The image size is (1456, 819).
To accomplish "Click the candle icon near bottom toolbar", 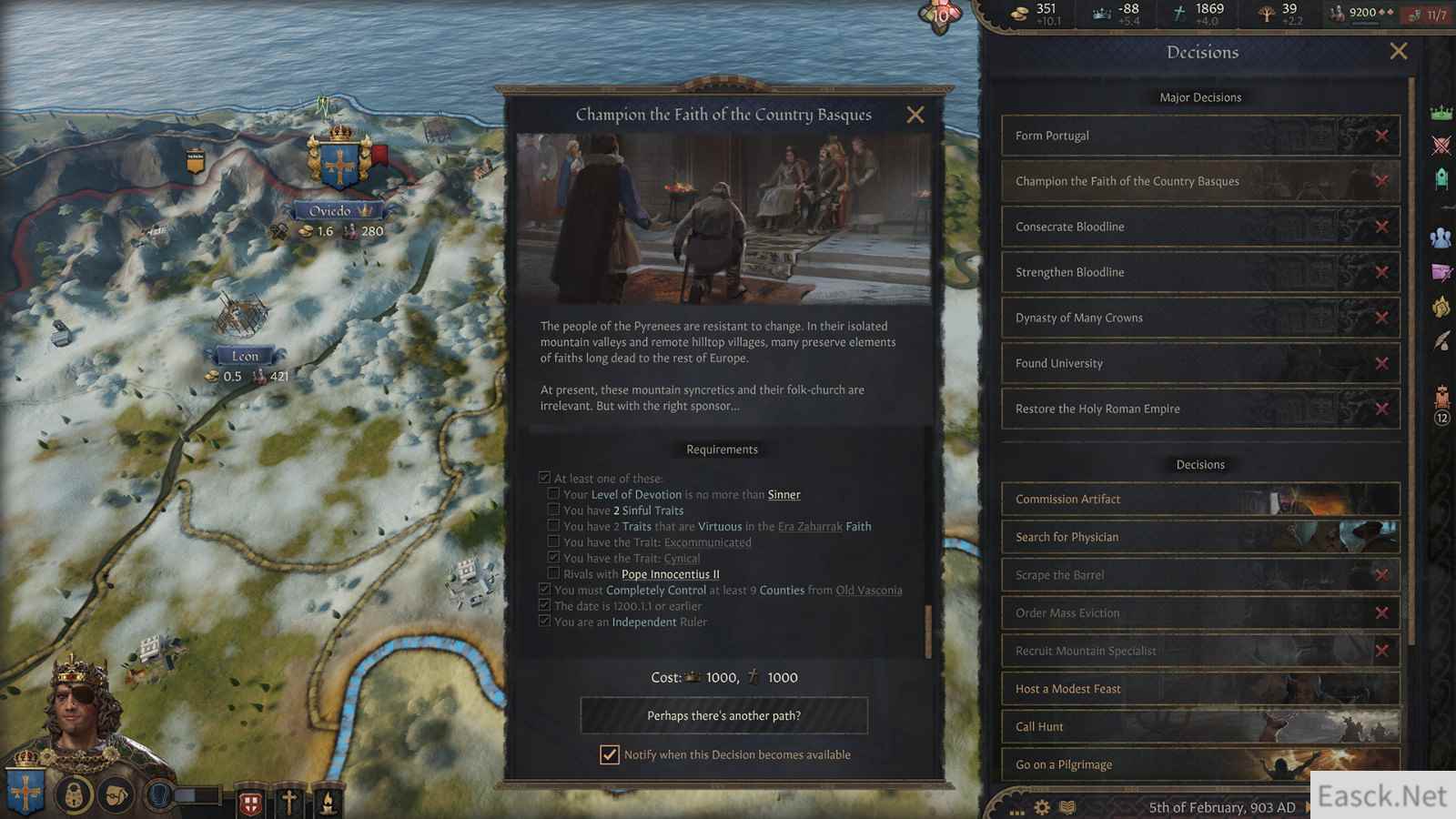I will pyautogui.click(x=327, y=802).
